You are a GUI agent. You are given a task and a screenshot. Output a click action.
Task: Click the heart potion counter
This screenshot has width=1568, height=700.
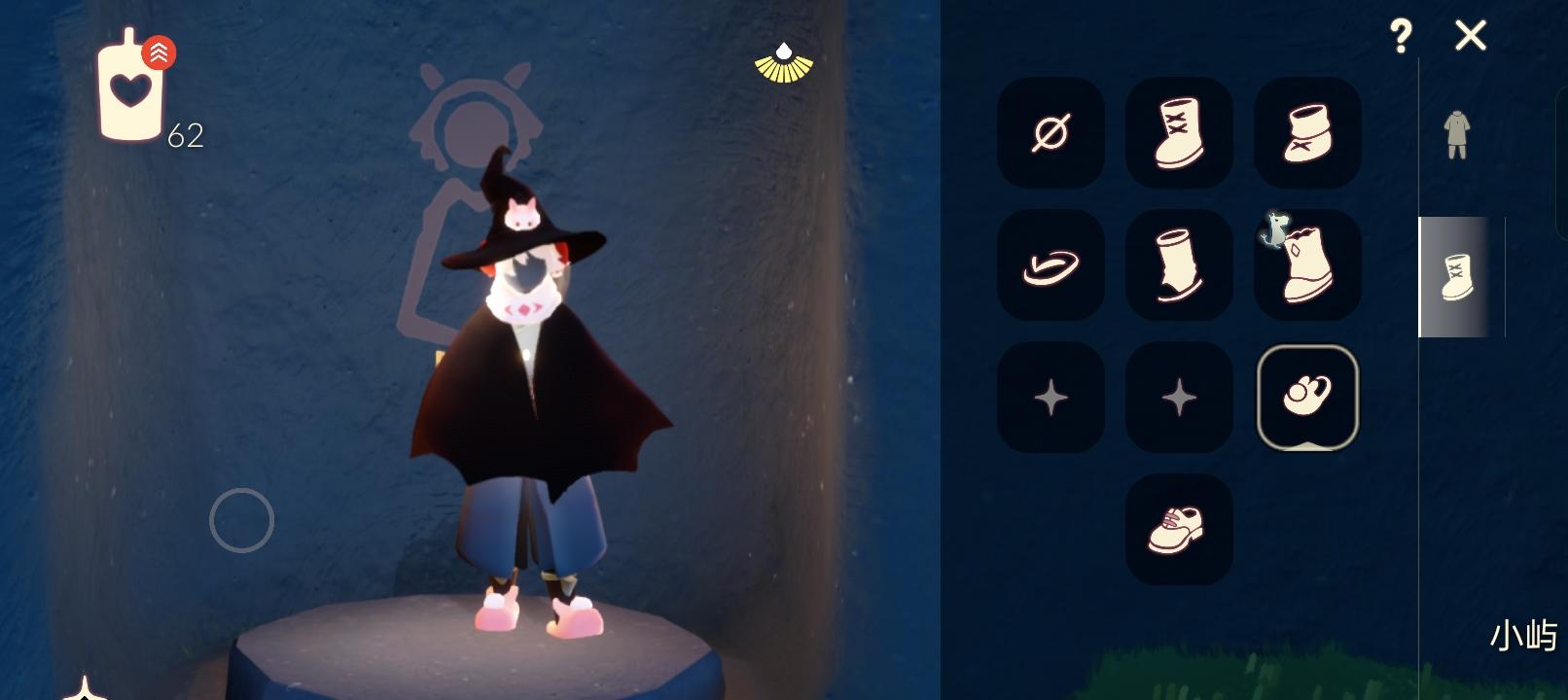131,92
